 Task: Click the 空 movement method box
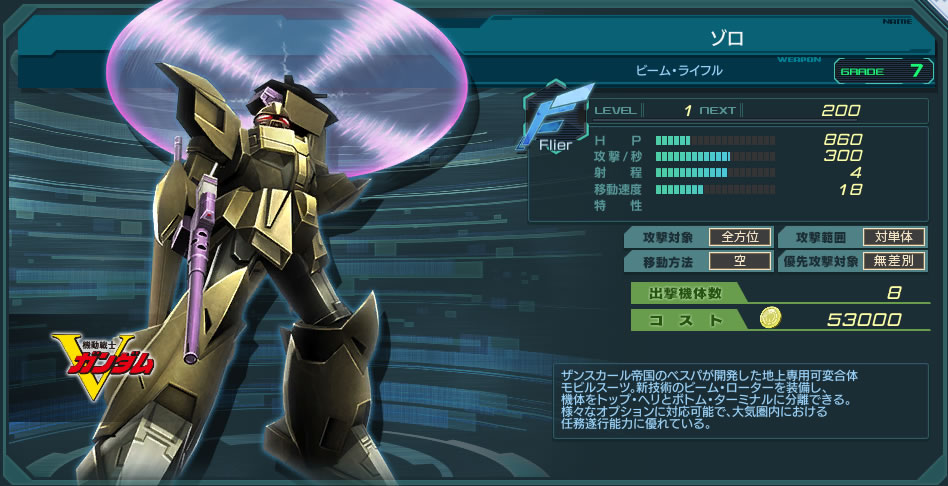[x=740, y=261]
